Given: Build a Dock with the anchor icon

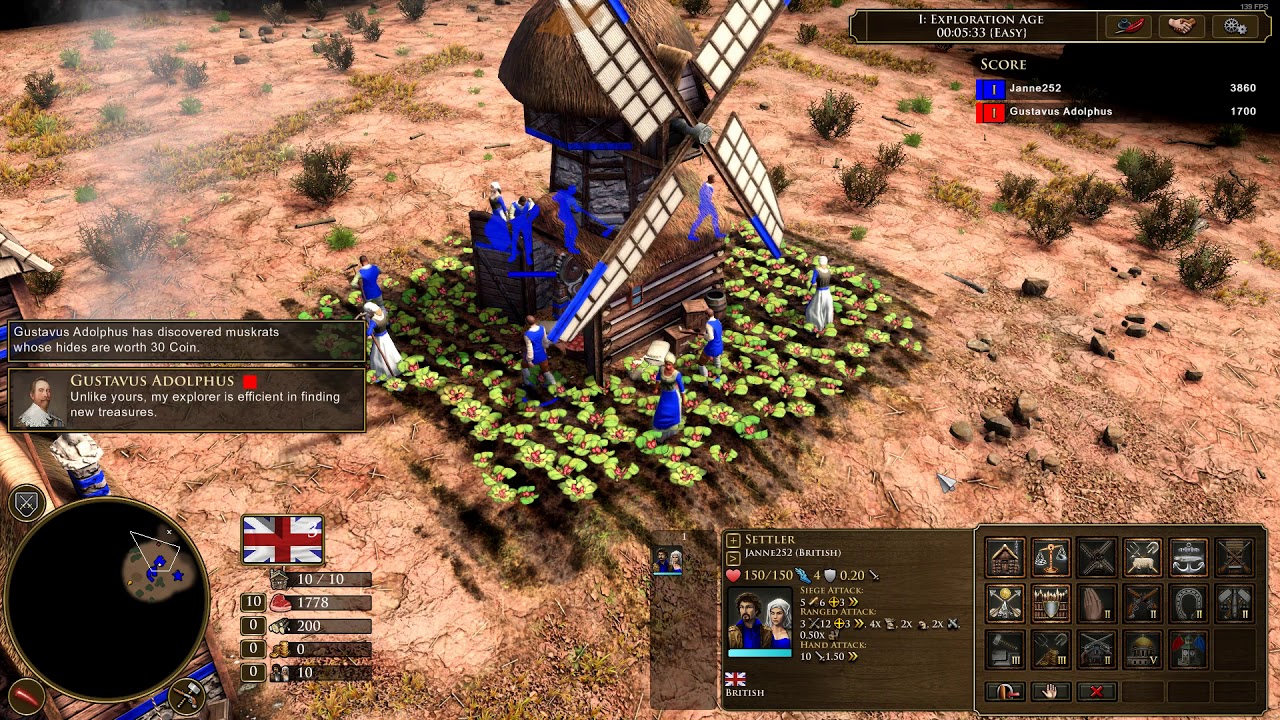Looking at the screenshot, I should click(1188, 557).
